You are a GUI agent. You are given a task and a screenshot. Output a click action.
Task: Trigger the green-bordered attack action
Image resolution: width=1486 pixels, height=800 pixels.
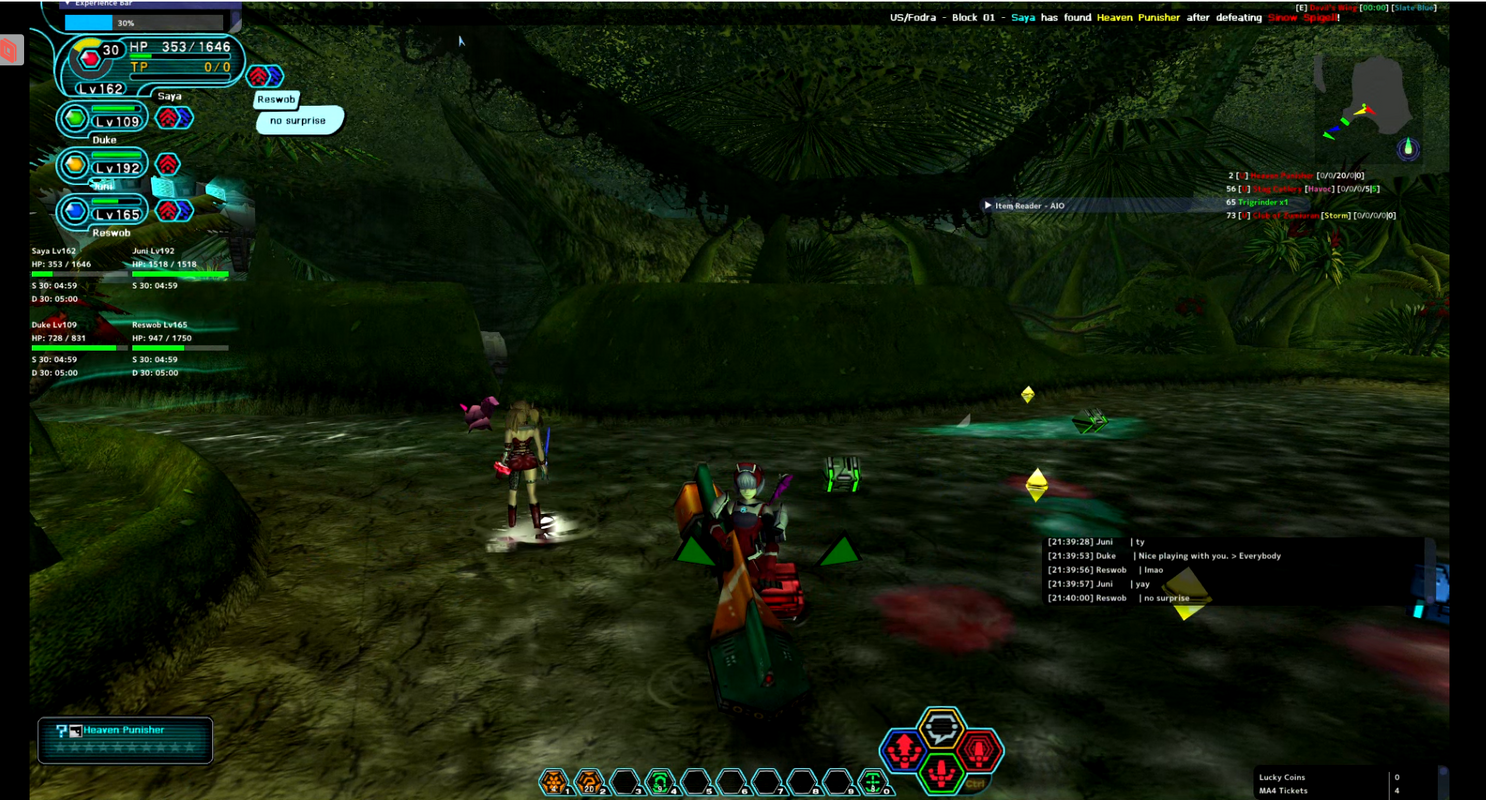tap(941, 771)
